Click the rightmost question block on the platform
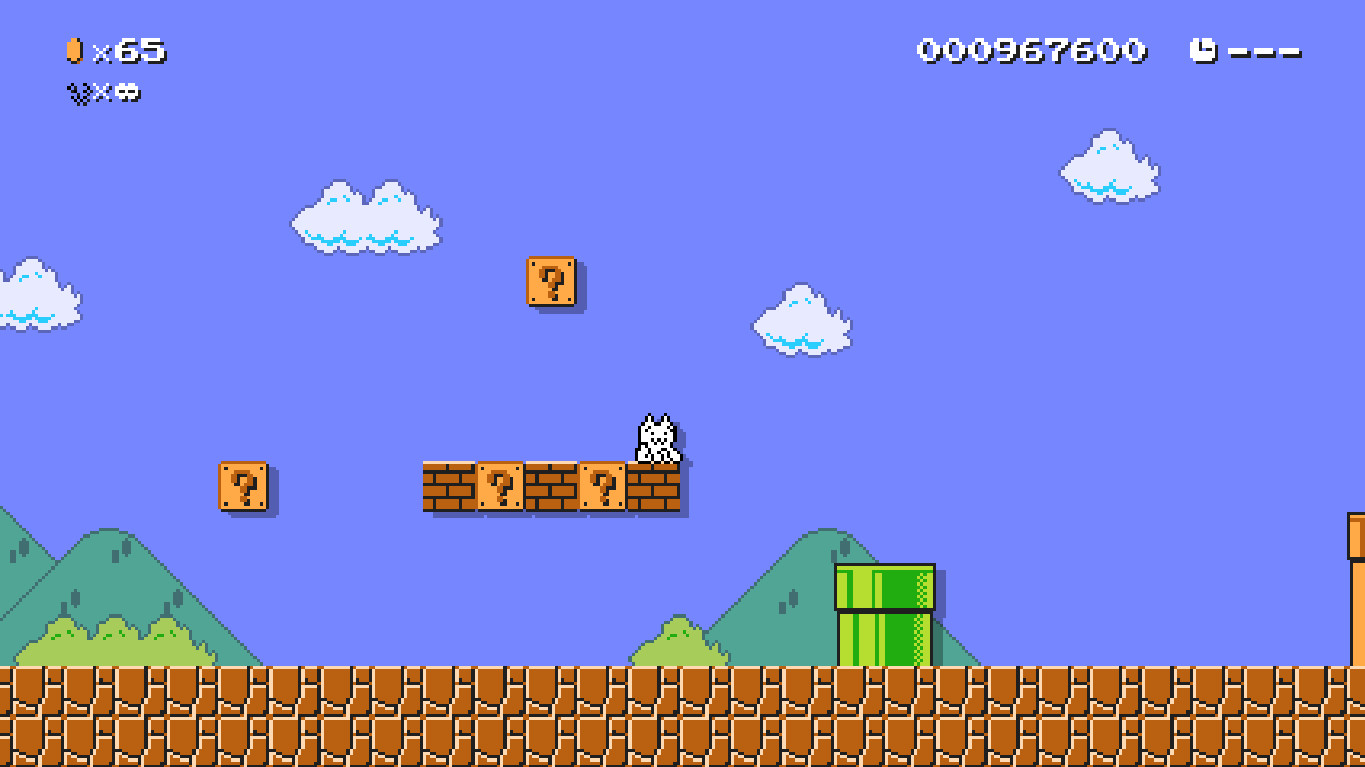The height and width of the screenshot is (767, 1365). (601, 487)
